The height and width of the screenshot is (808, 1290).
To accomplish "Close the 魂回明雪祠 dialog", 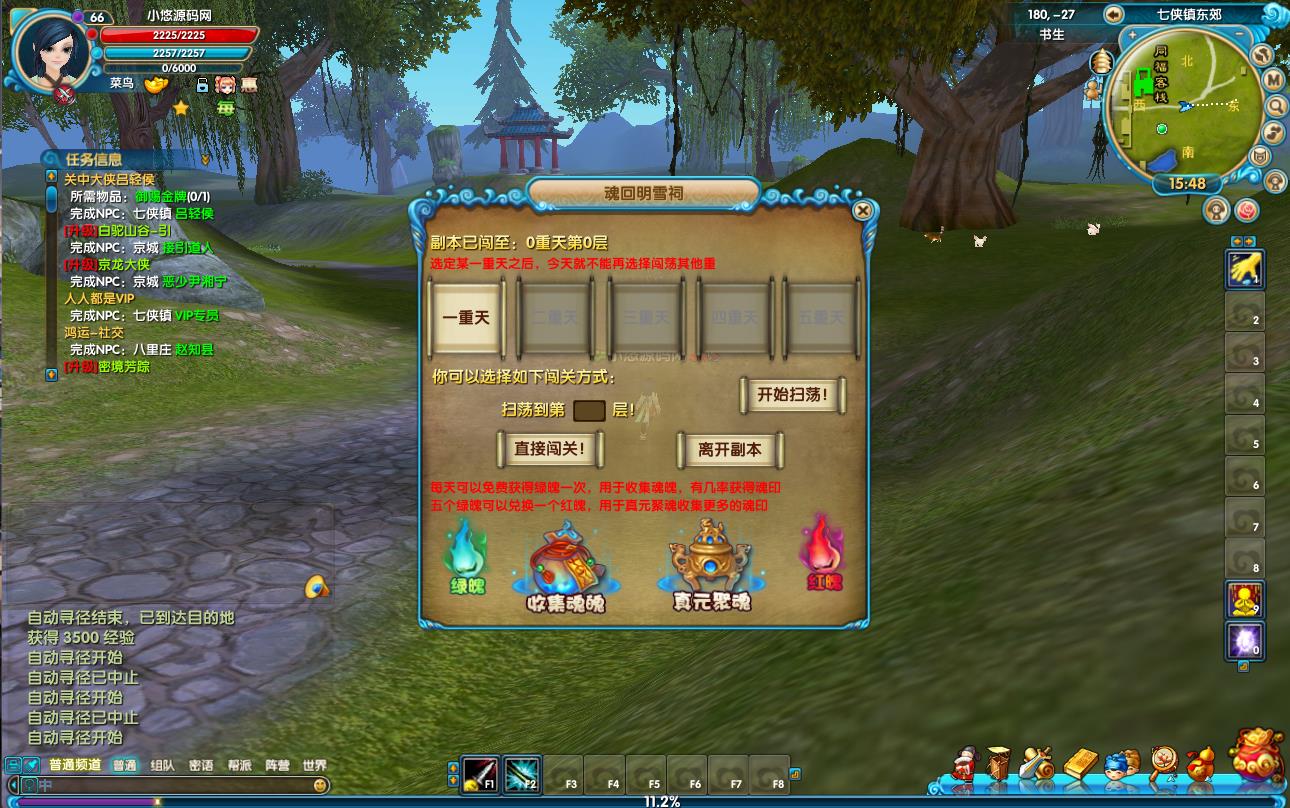I will [862, 210].
